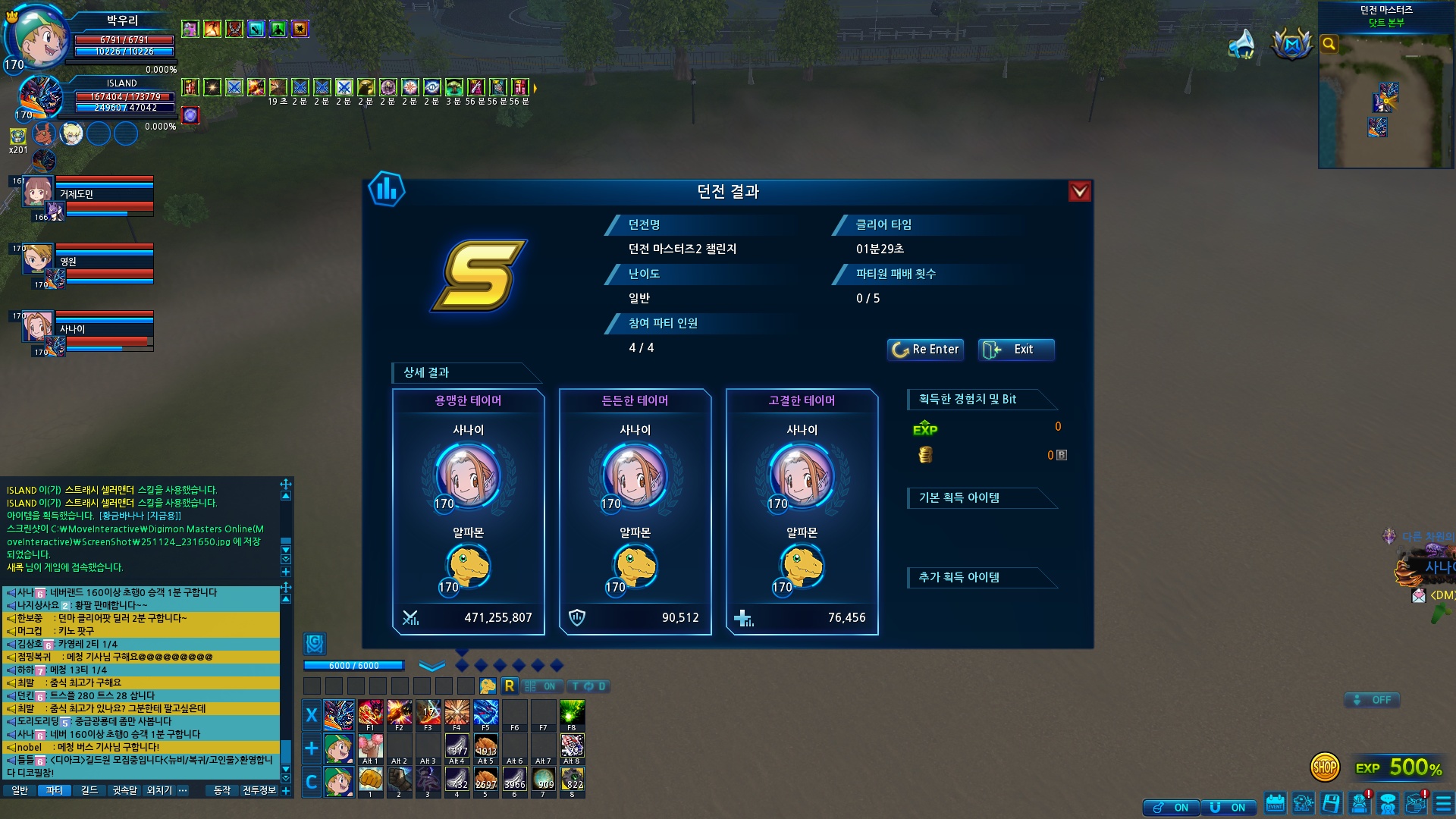Screen dimensions: 1456x819
Task: Click the minimap magnifier search button
Action: point(1329,44)
